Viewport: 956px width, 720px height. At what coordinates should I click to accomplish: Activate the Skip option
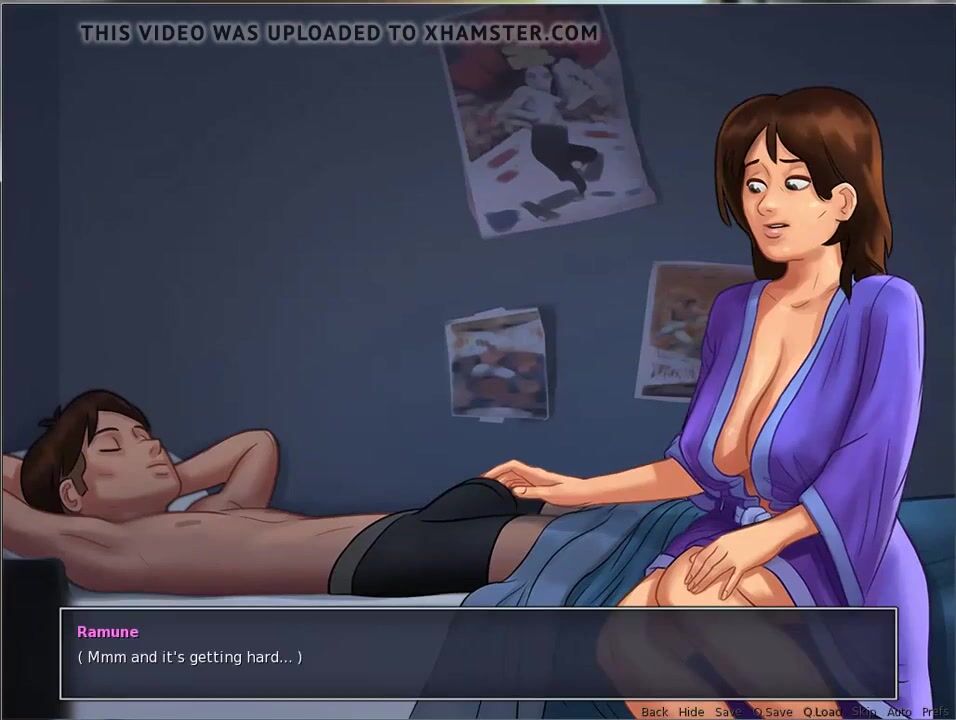(864, 712)
